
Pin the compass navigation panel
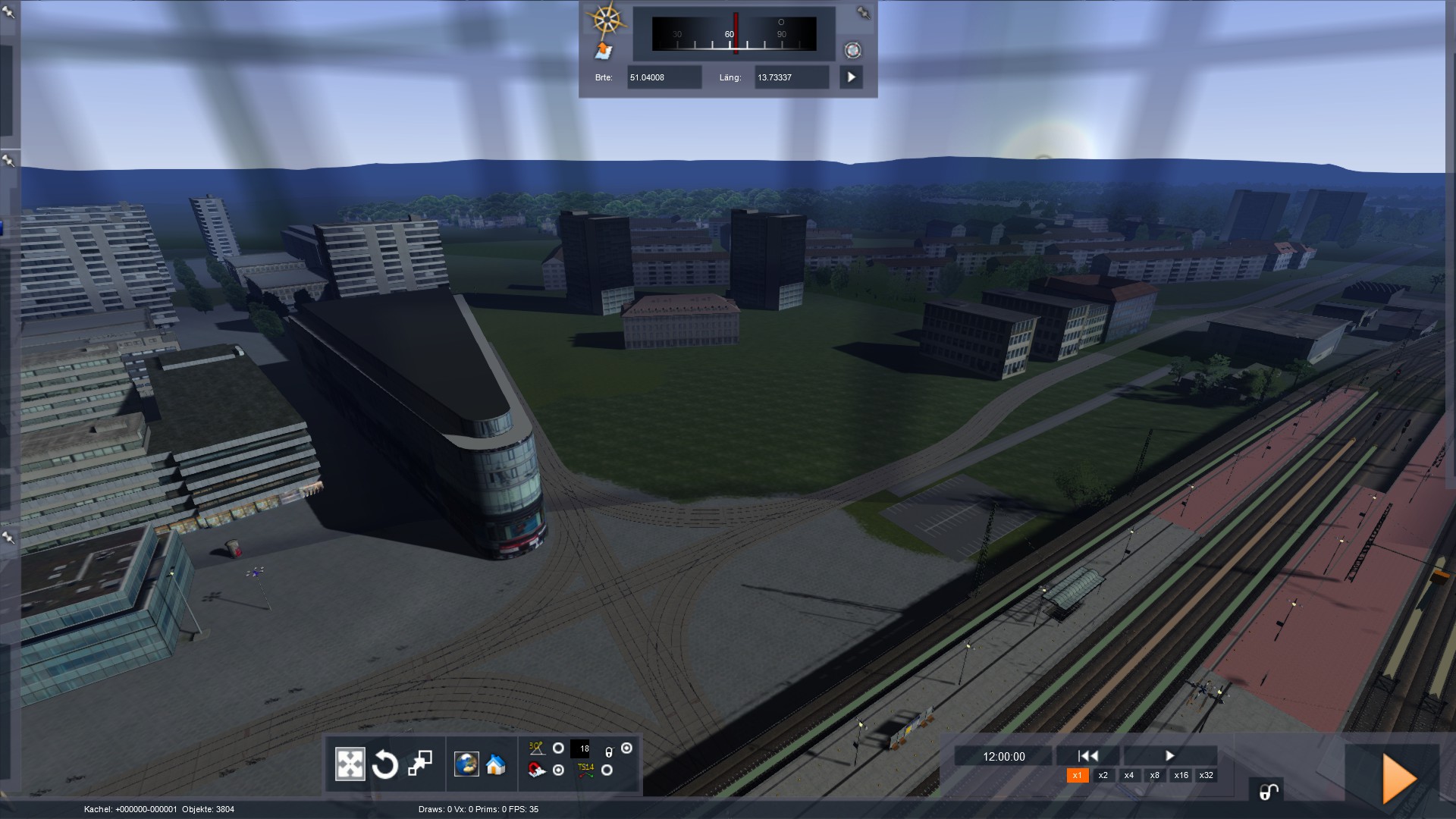[x=863, y=12]
